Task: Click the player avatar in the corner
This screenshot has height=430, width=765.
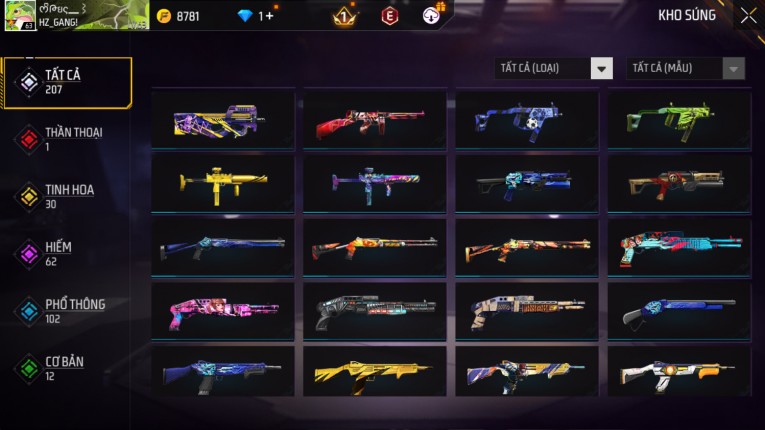Action: tap(19, 15)
